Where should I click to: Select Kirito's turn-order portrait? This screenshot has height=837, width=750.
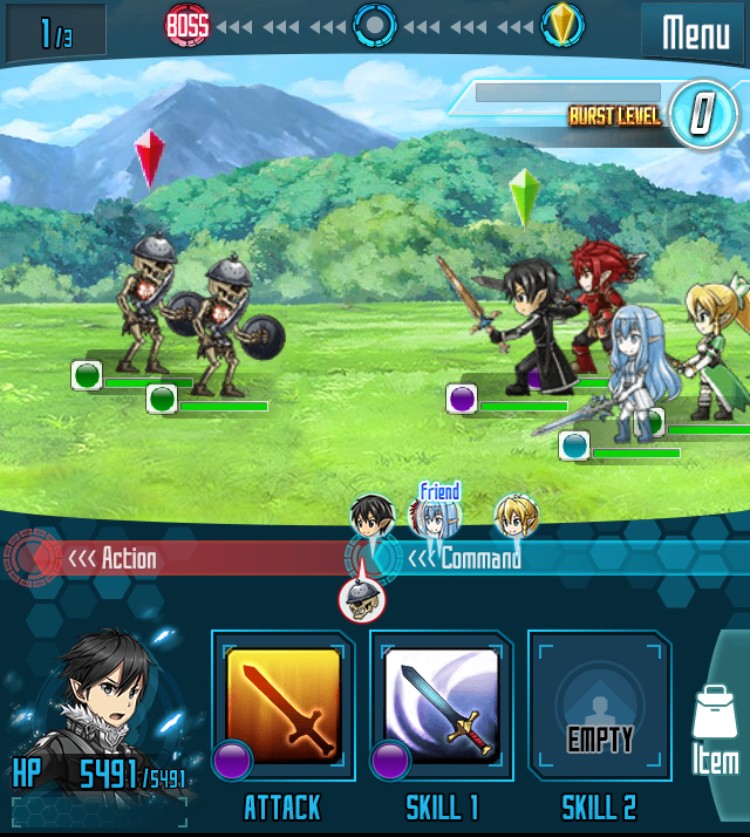(x=372, y=517)
